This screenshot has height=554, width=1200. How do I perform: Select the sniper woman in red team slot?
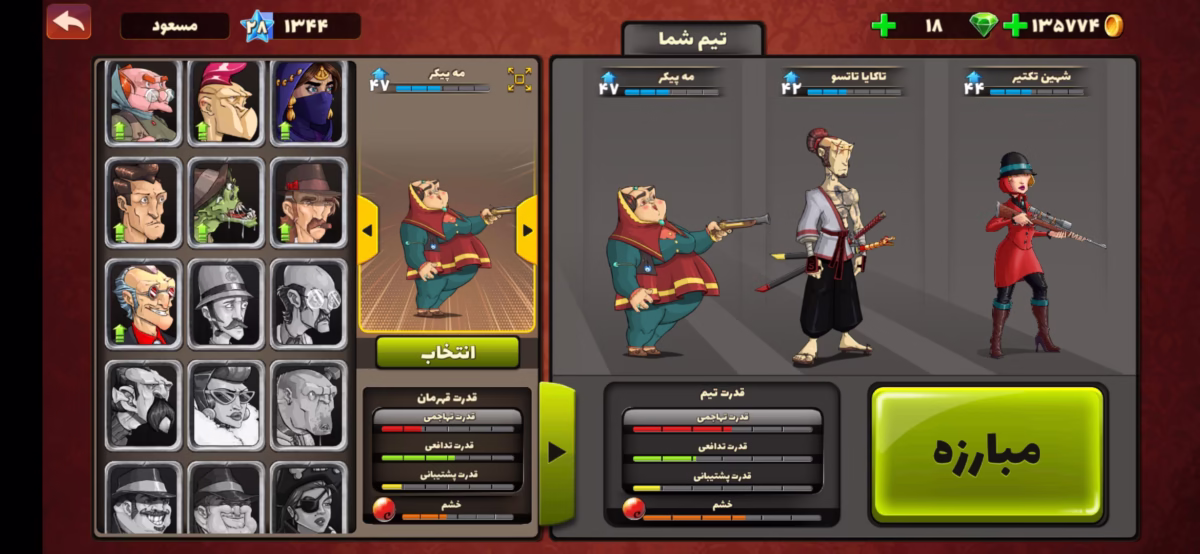pos(1024,255)
